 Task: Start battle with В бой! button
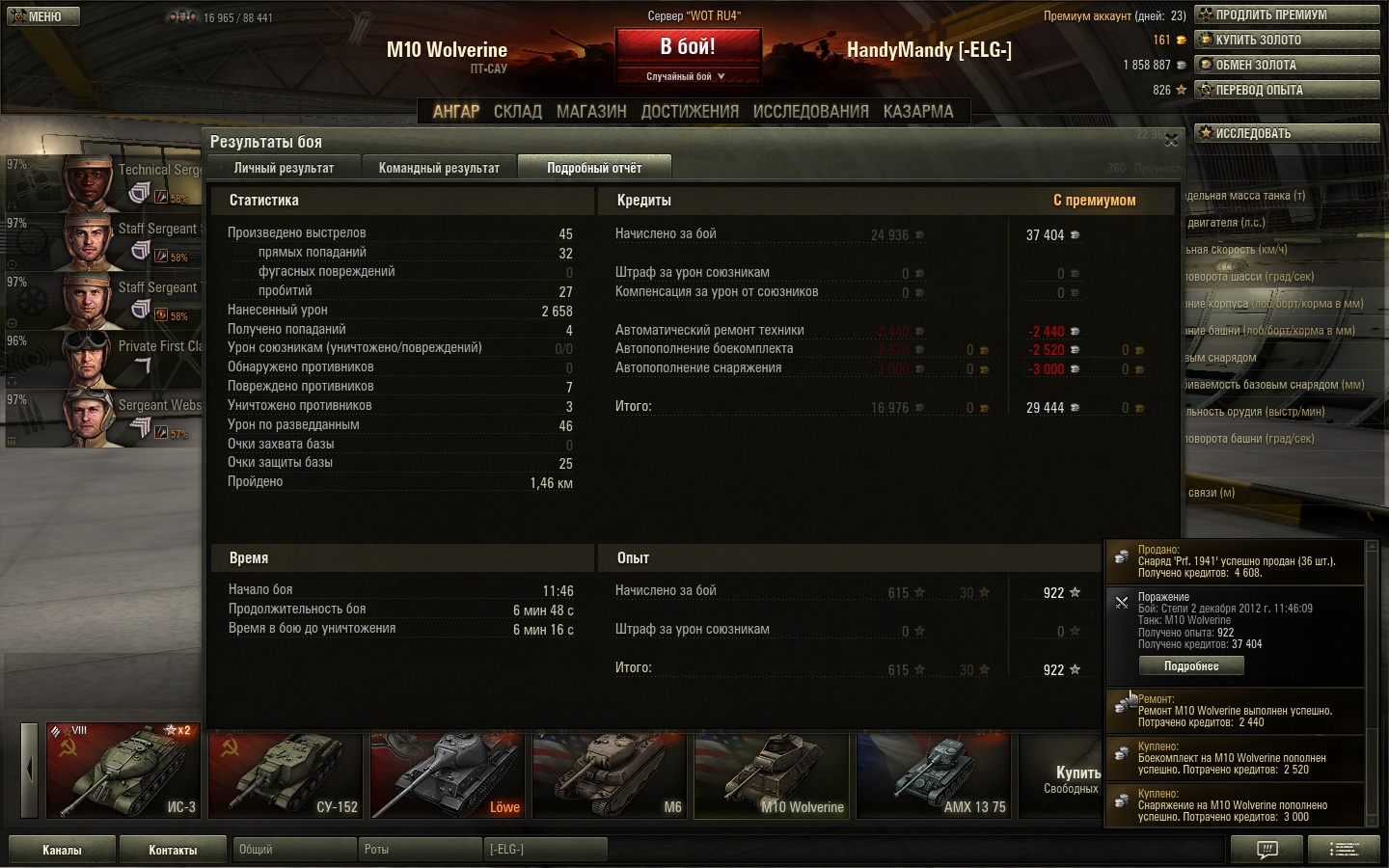click(688, 46)
